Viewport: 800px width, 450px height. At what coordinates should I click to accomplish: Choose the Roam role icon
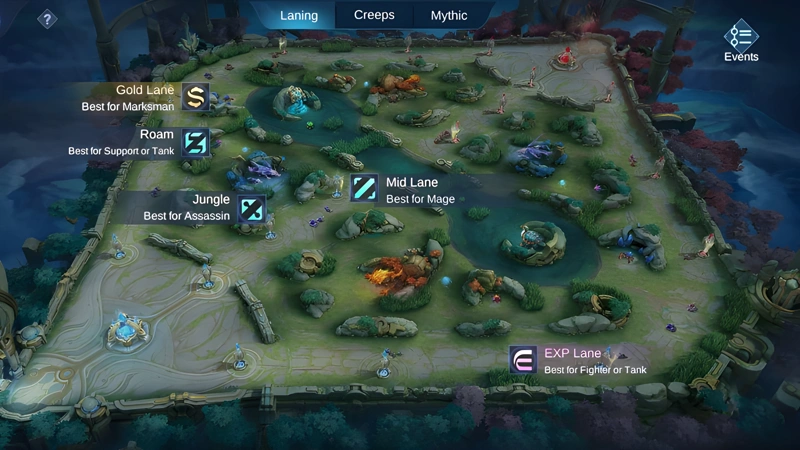coord(194,142)
